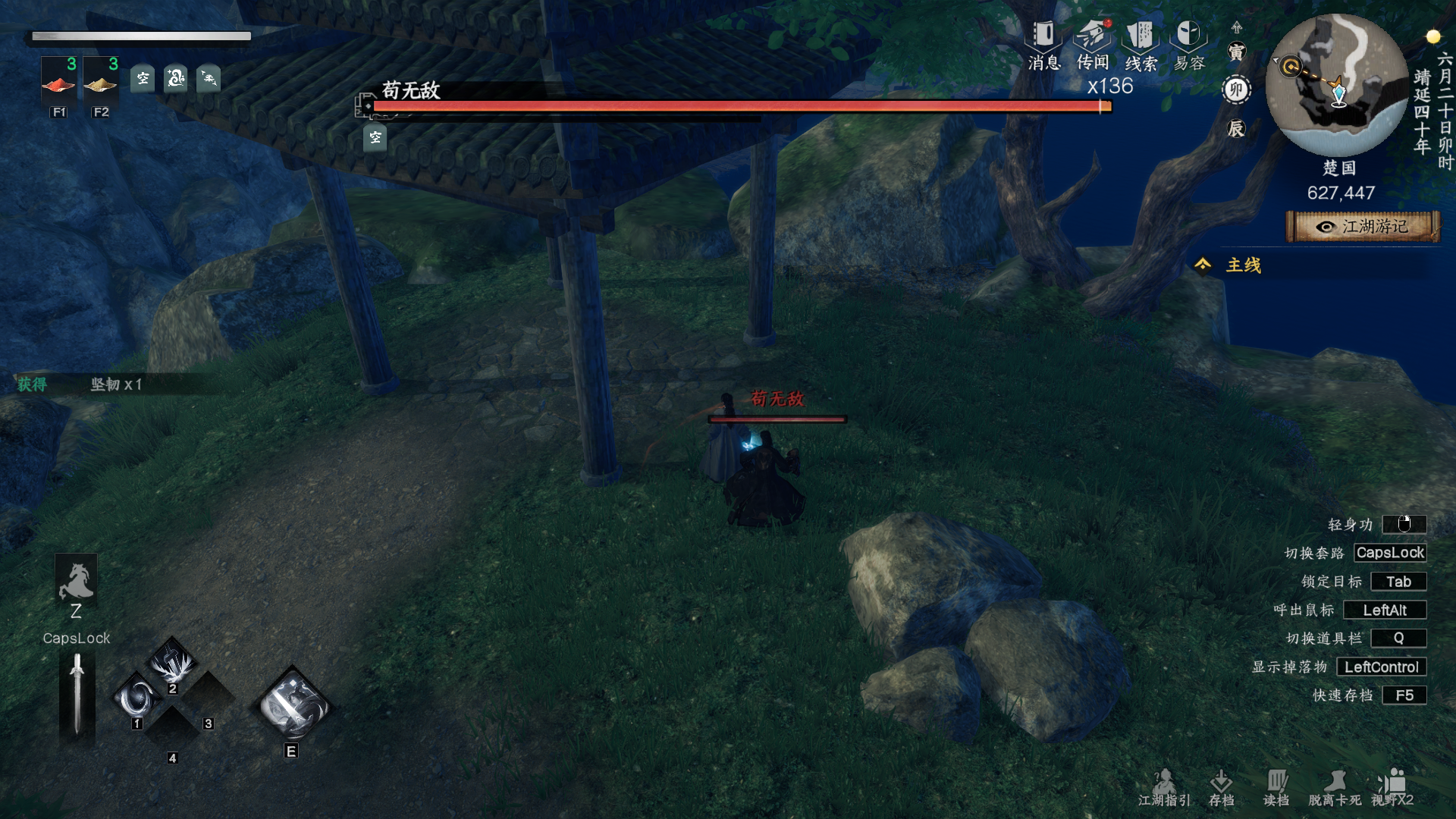
Task: Open the 线索 clues panel
Action: tap(1141, 45)
